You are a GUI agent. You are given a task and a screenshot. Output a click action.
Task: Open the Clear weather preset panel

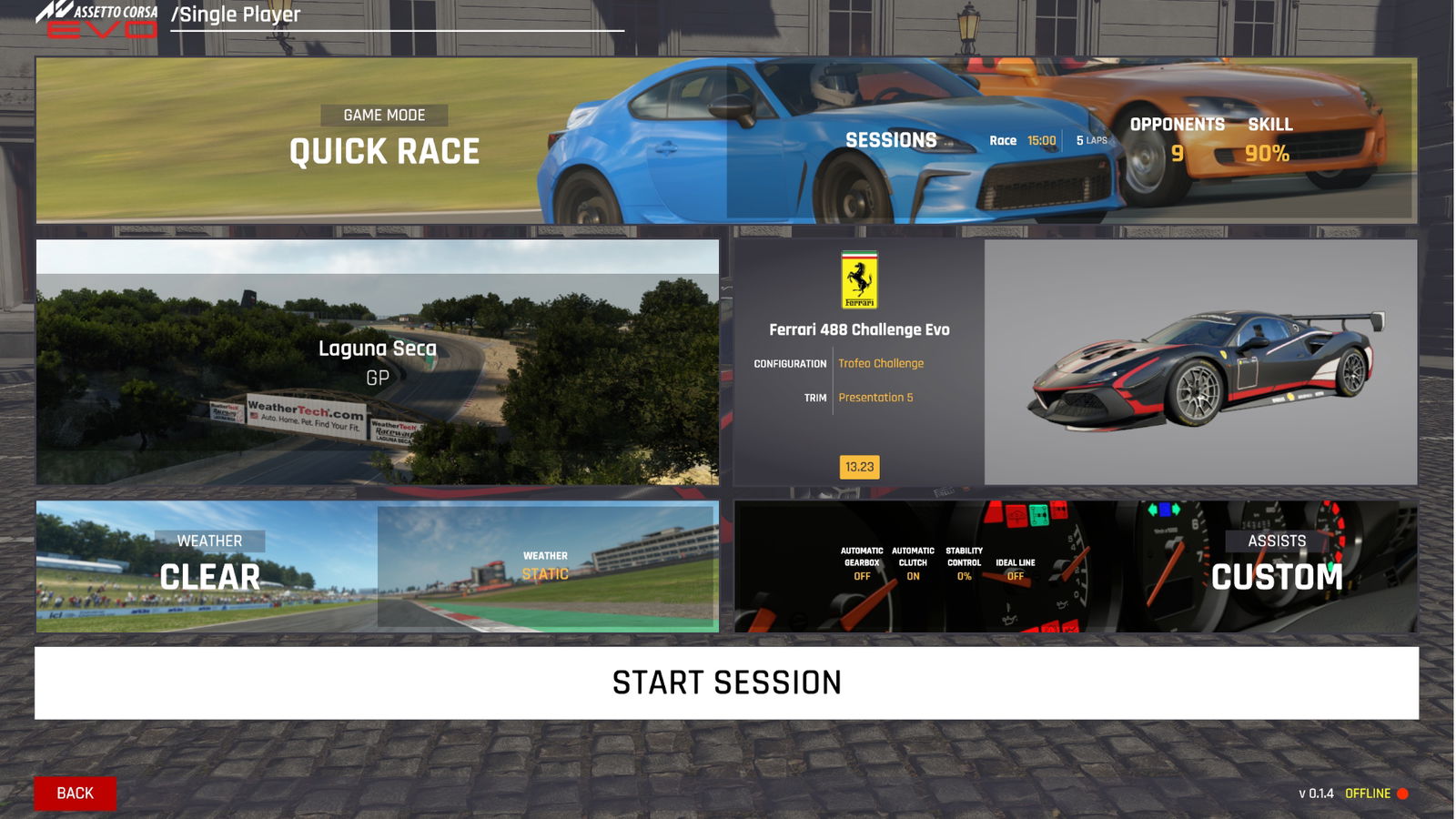(209, 566)
